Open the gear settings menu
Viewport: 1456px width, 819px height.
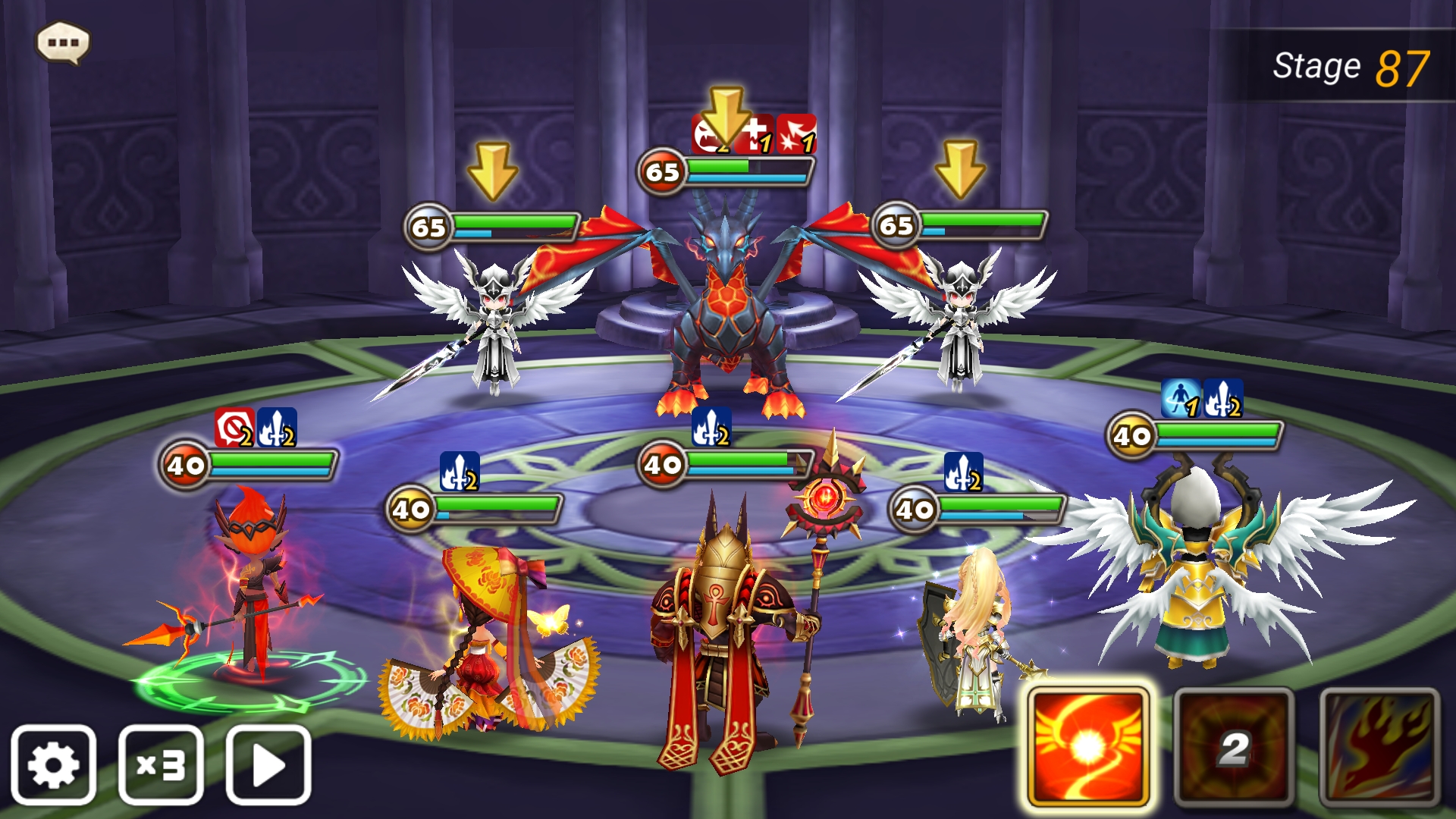click(53, 764)
